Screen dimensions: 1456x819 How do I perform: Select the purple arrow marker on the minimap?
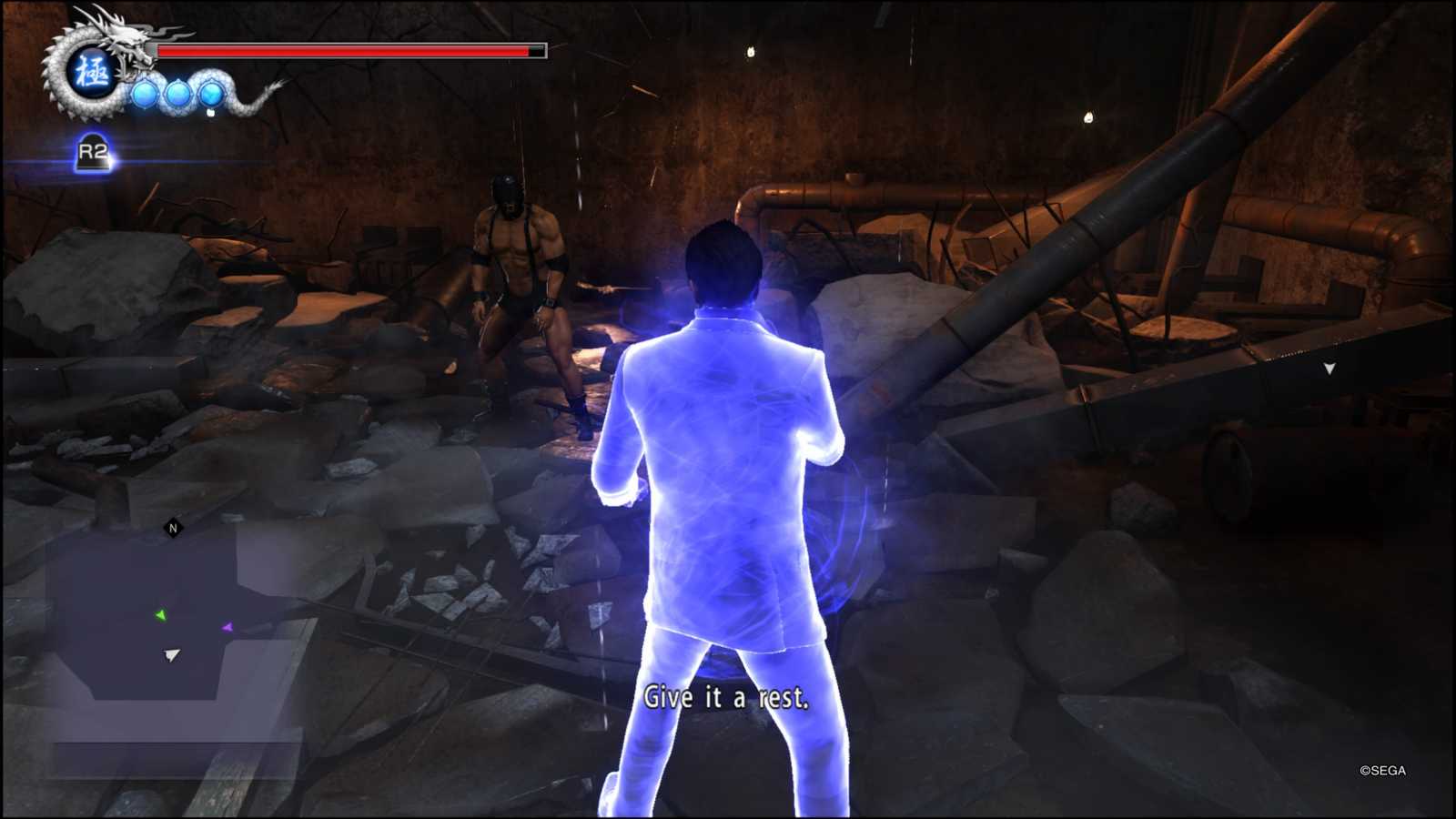coord(227,627)
